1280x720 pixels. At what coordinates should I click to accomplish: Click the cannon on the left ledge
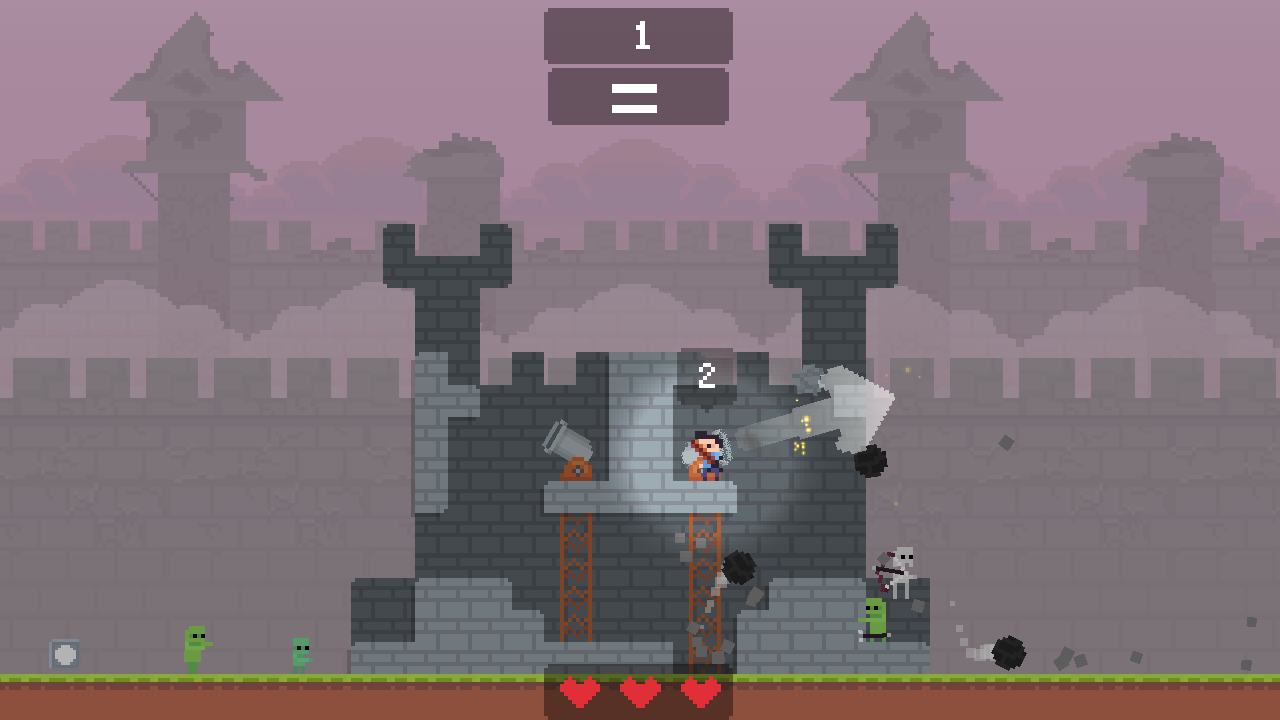point(568,448)
